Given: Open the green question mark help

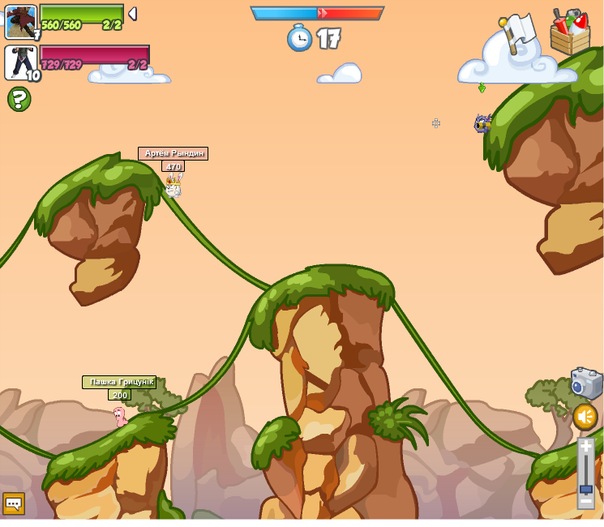Looking at the screenshot, I should [x=18, y=98].
